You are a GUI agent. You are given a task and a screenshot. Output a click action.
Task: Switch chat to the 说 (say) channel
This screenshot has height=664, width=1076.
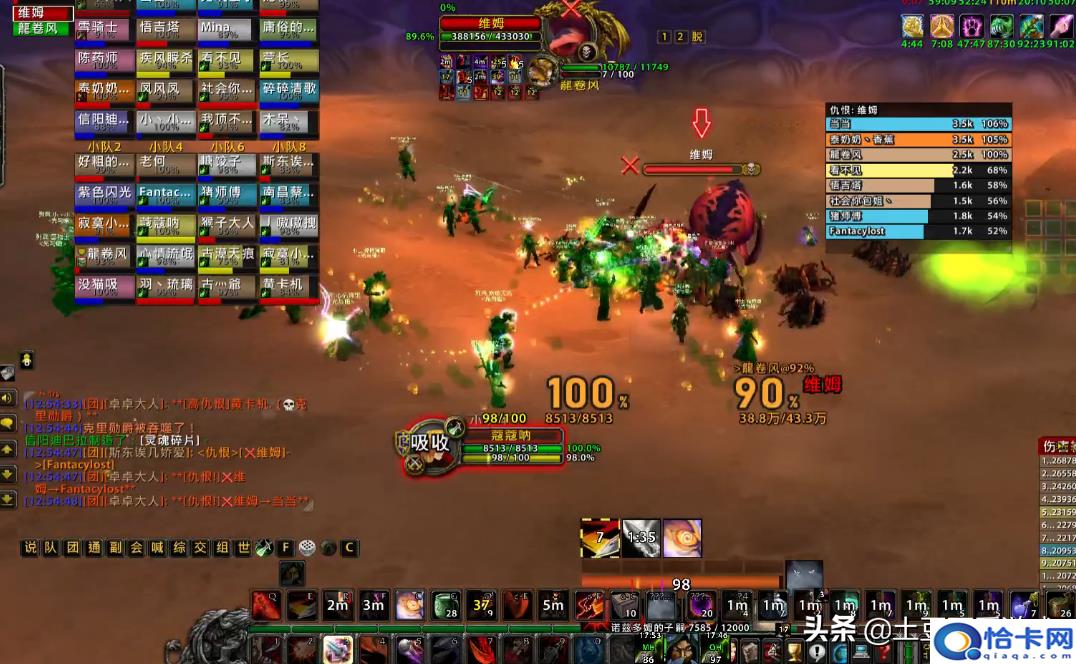(30, 548)
